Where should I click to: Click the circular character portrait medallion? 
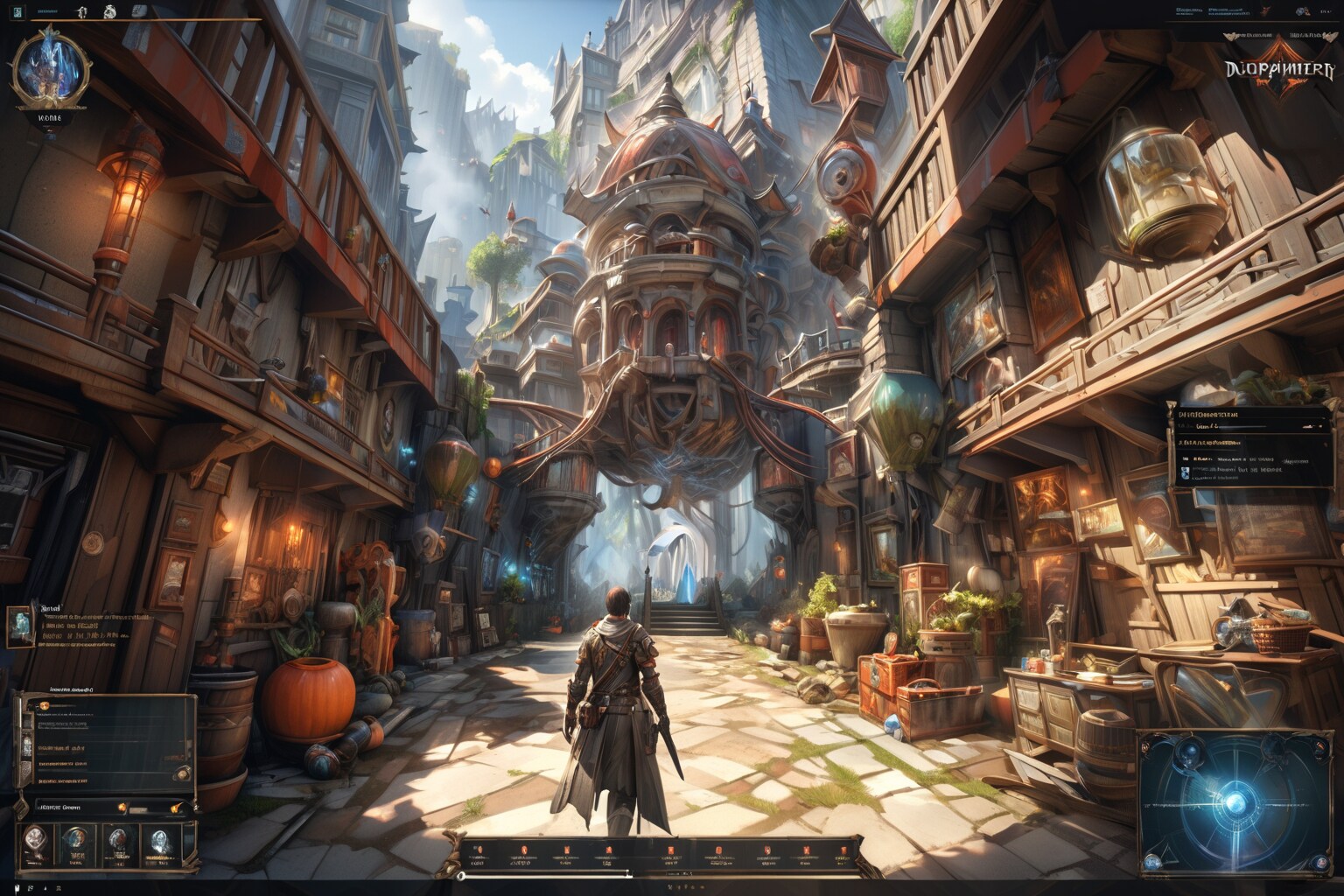click(x=50, y=67)
